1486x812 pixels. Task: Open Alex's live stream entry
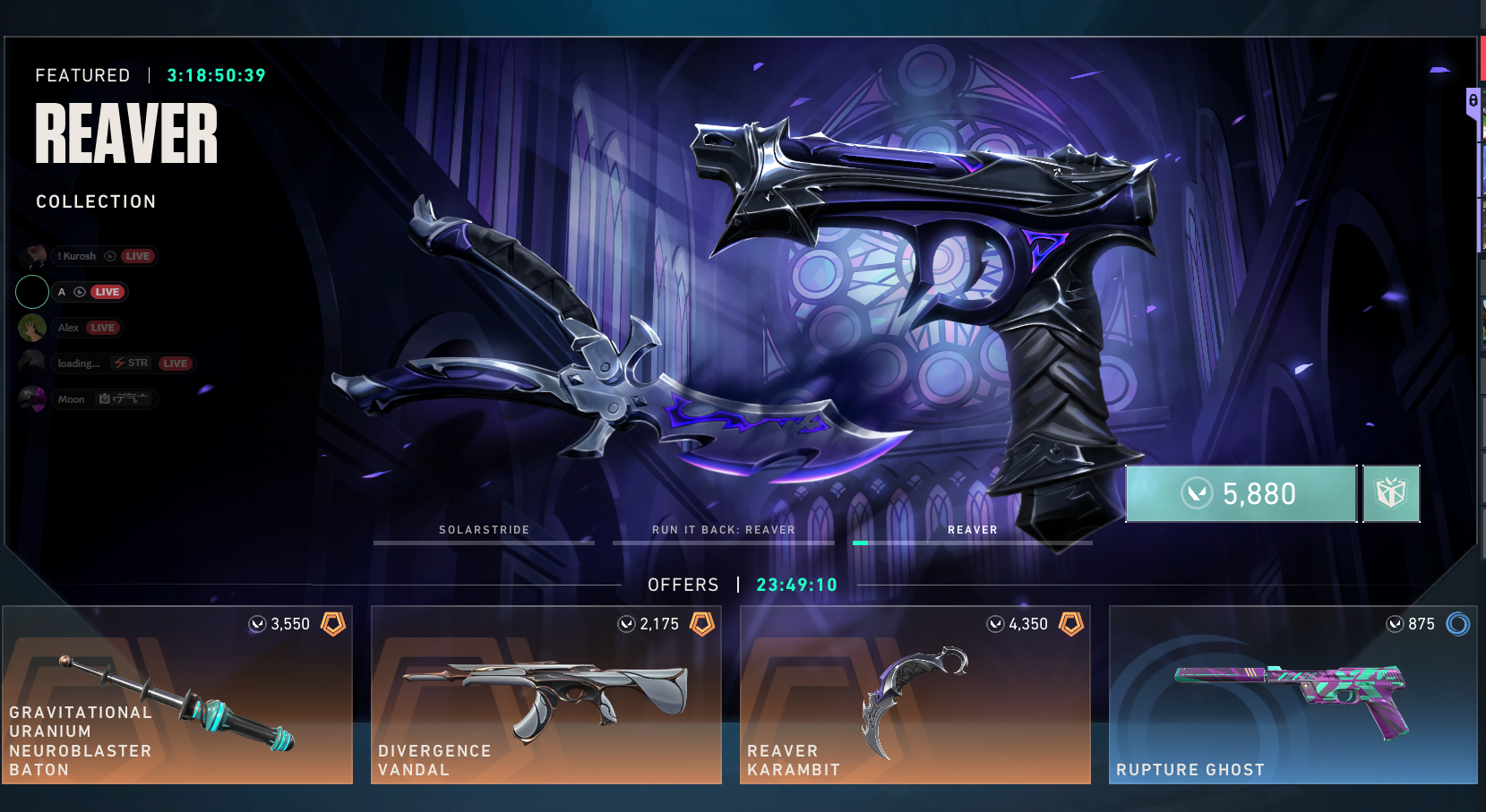pyautogui.click(x=72, y=328)
